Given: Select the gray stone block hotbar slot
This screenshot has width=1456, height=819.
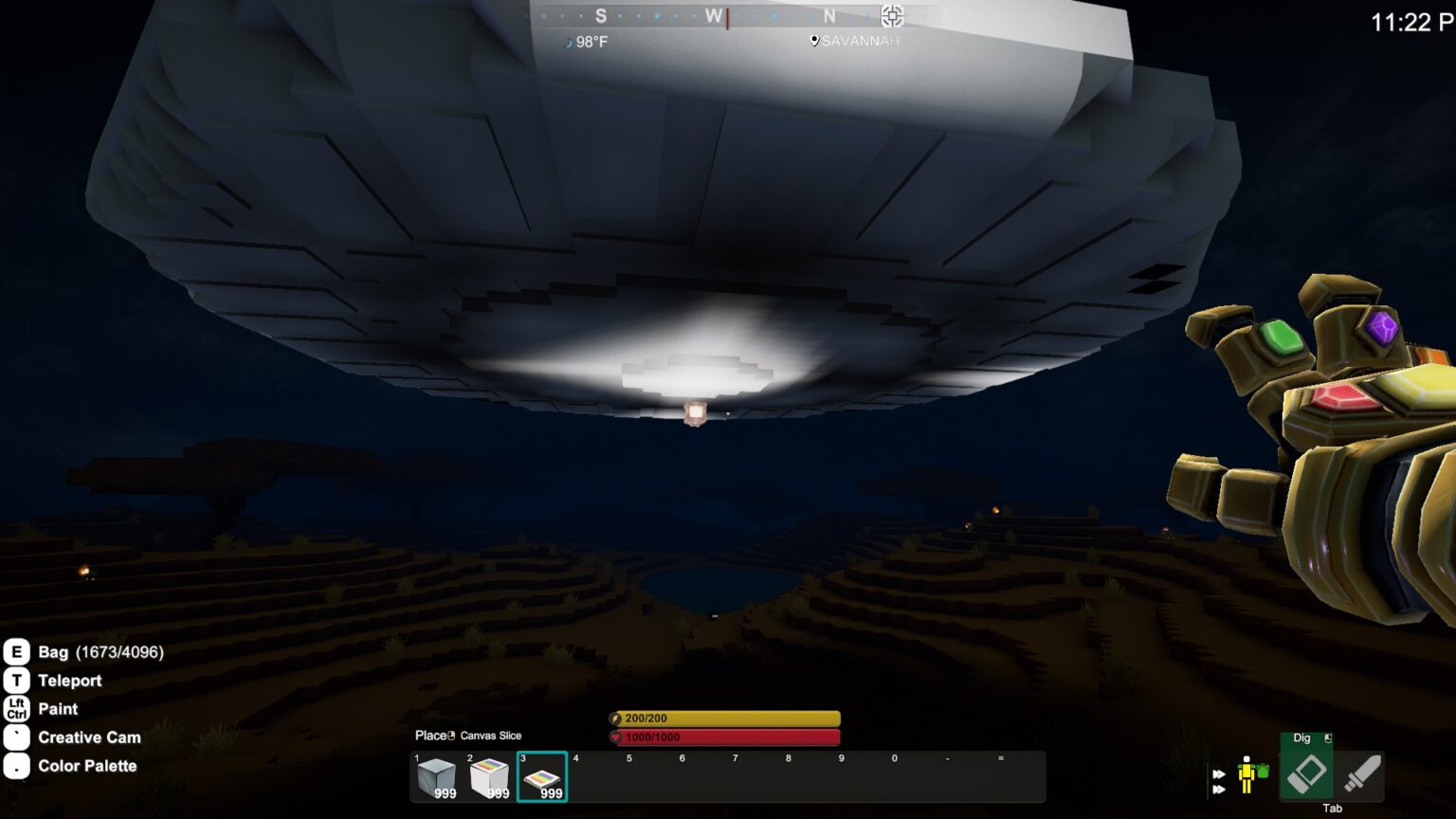Looking at the screenshot, I should tap(436, 777).
